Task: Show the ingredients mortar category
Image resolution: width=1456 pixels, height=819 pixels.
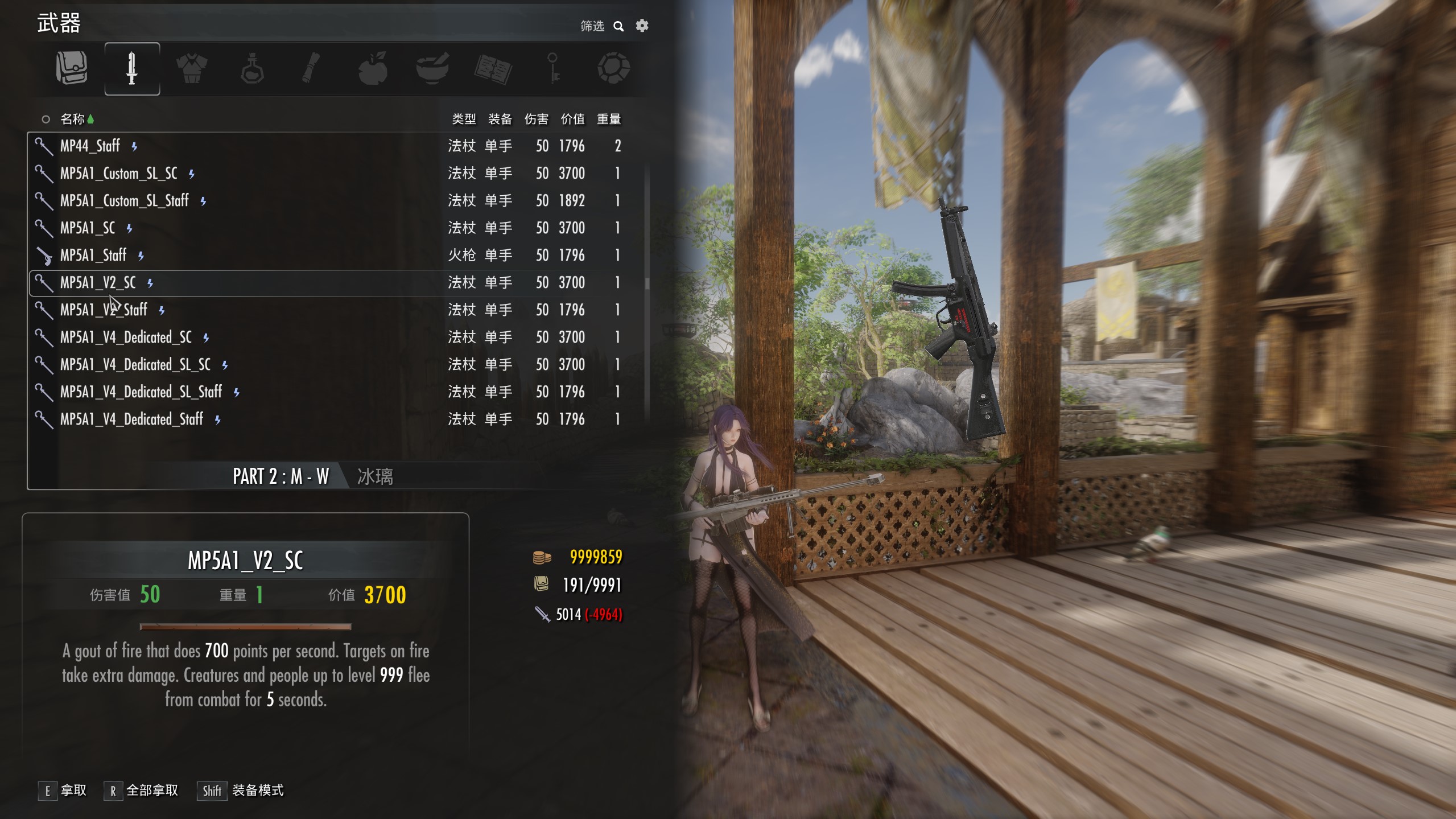Action: pyautogui.click(x=432, y=68)
